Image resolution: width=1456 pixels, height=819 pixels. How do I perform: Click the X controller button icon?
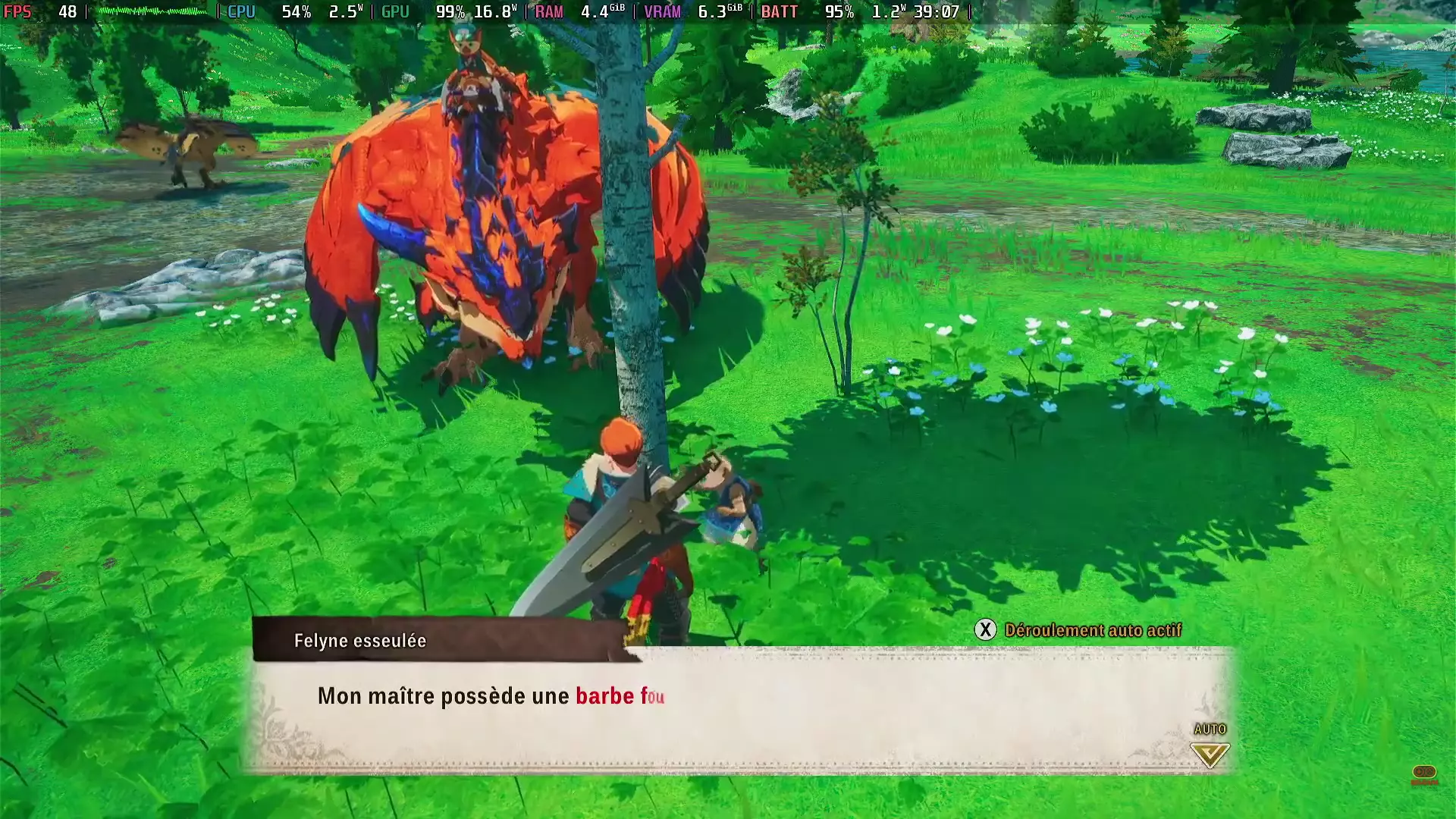(x=985, y=629)
